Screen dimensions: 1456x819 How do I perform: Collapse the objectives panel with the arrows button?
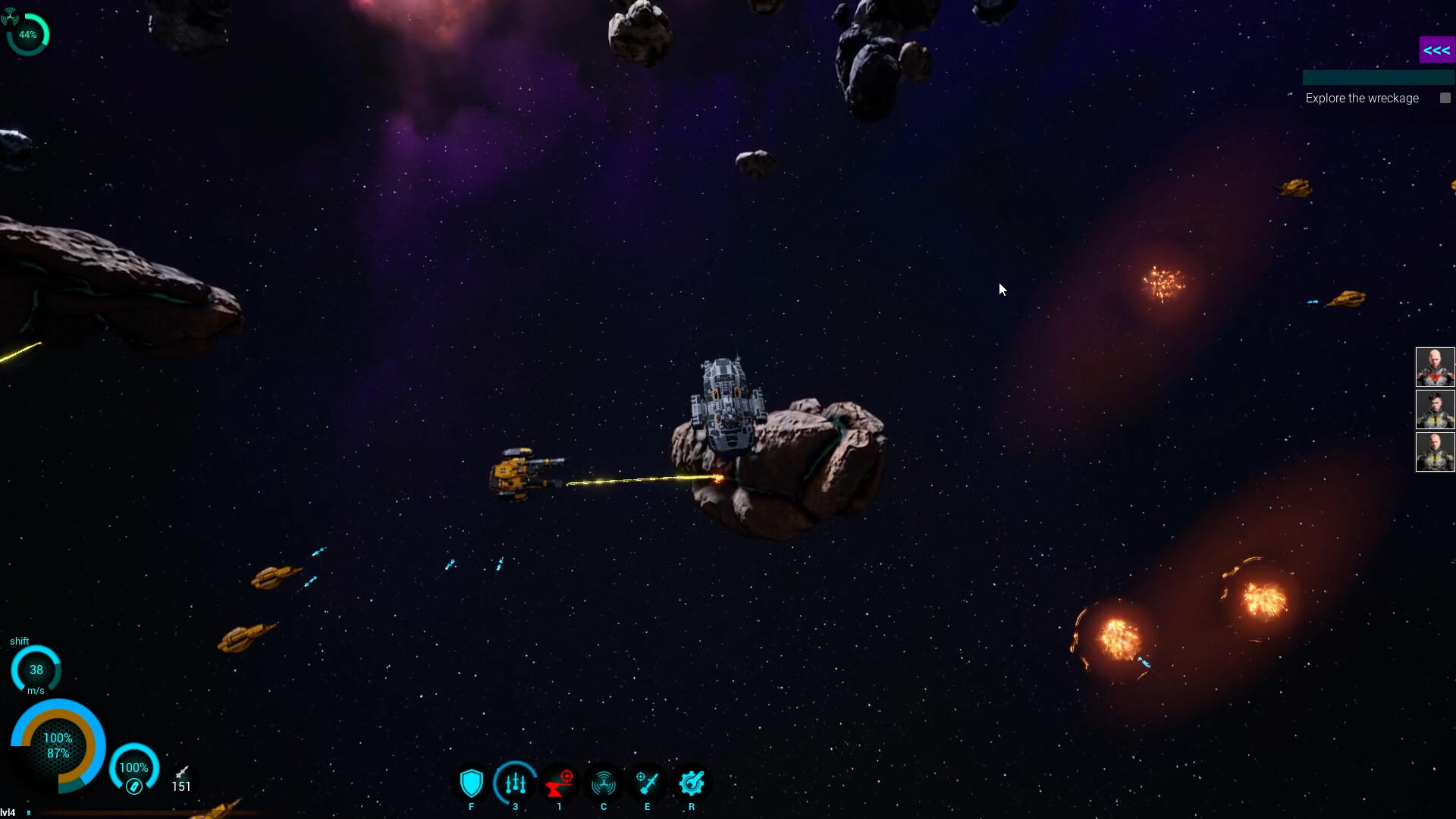(x=1436, y=50)
